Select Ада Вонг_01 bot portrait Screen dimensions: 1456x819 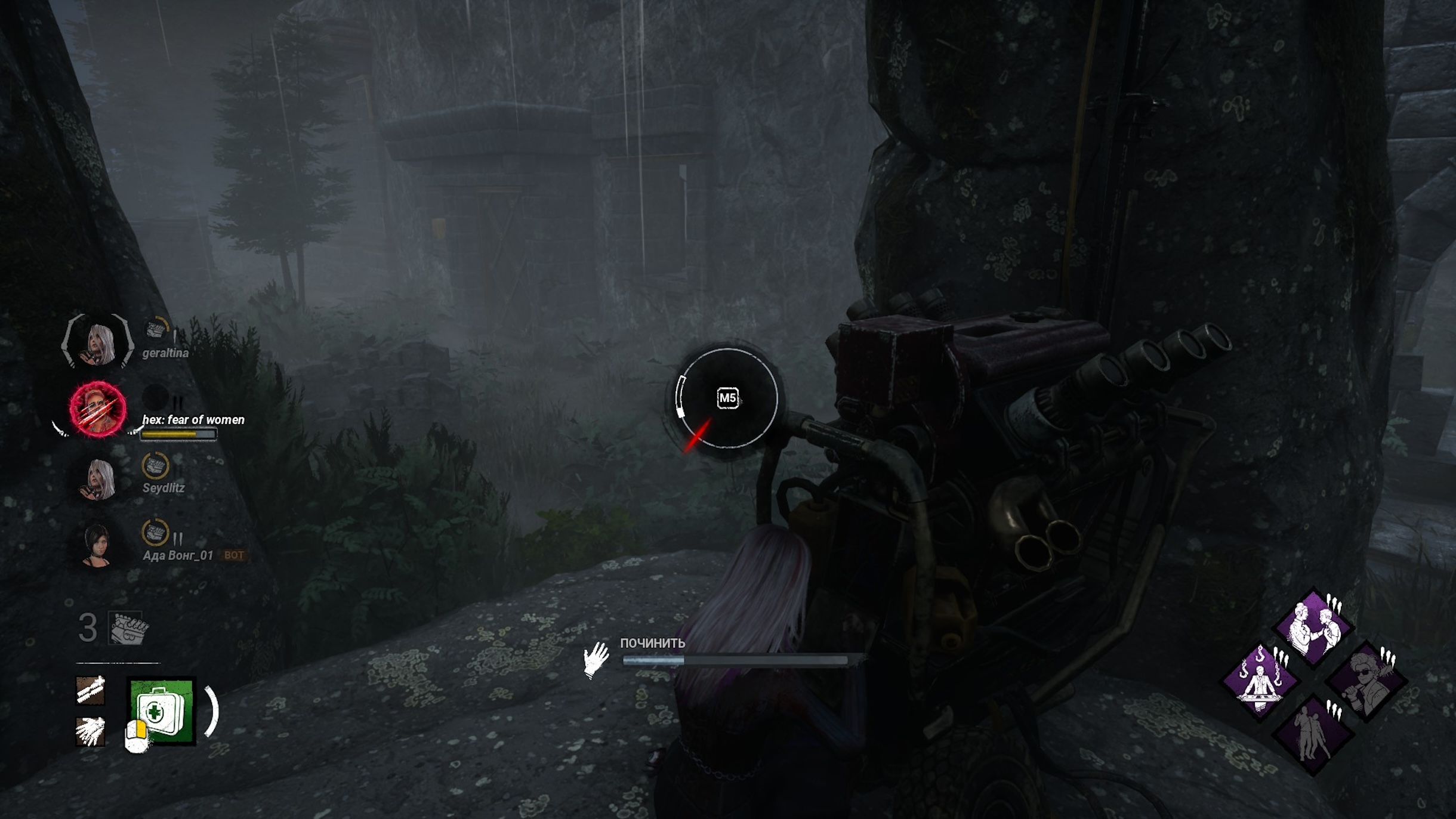(96, 545)
